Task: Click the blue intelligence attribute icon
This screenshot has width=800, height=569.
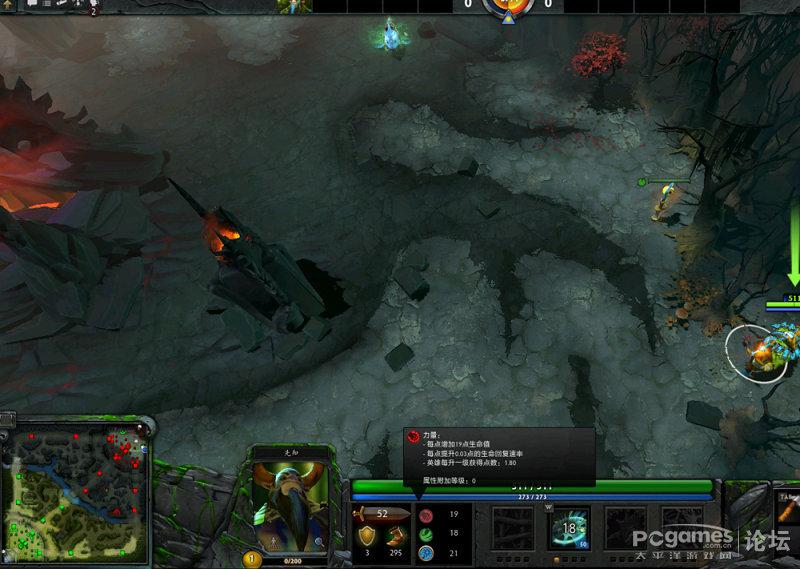Action: coord(425,552)
